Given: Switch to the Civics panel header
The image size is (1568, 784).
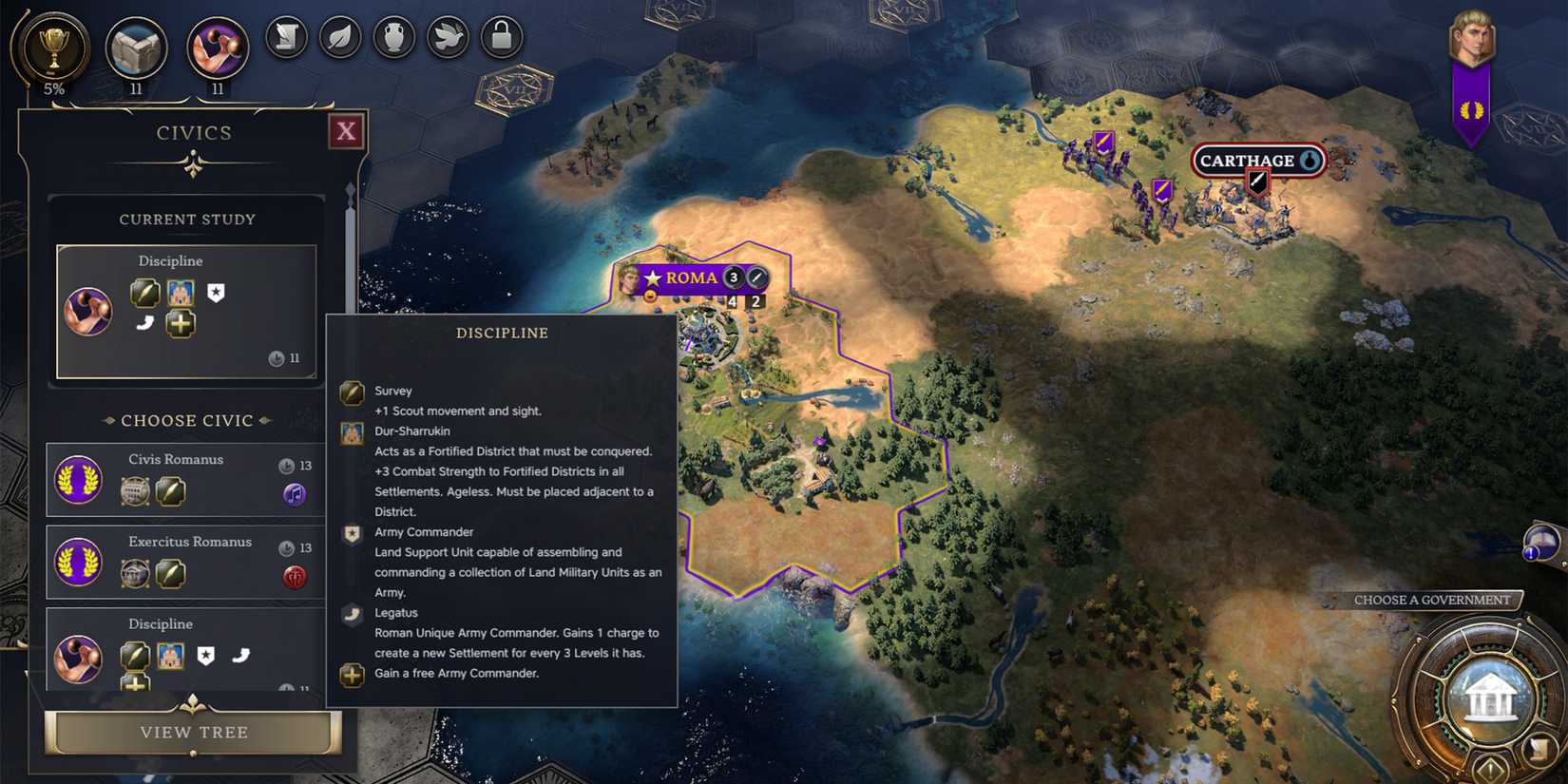Looking at the screenshot, I should 194,132.
